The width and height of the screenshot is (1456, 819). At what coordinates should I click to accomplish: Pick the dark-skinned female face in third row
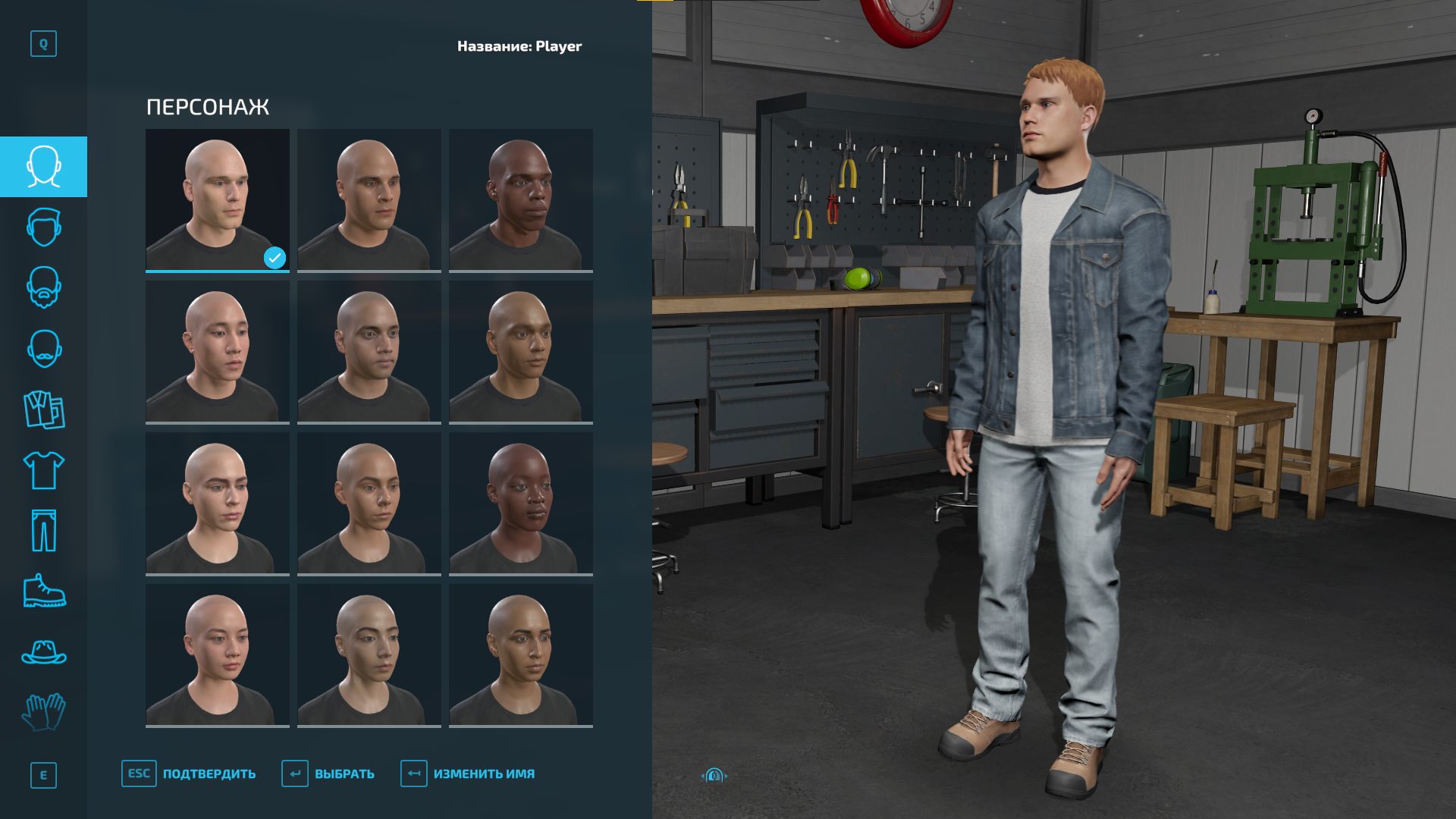tap(521, 504)
